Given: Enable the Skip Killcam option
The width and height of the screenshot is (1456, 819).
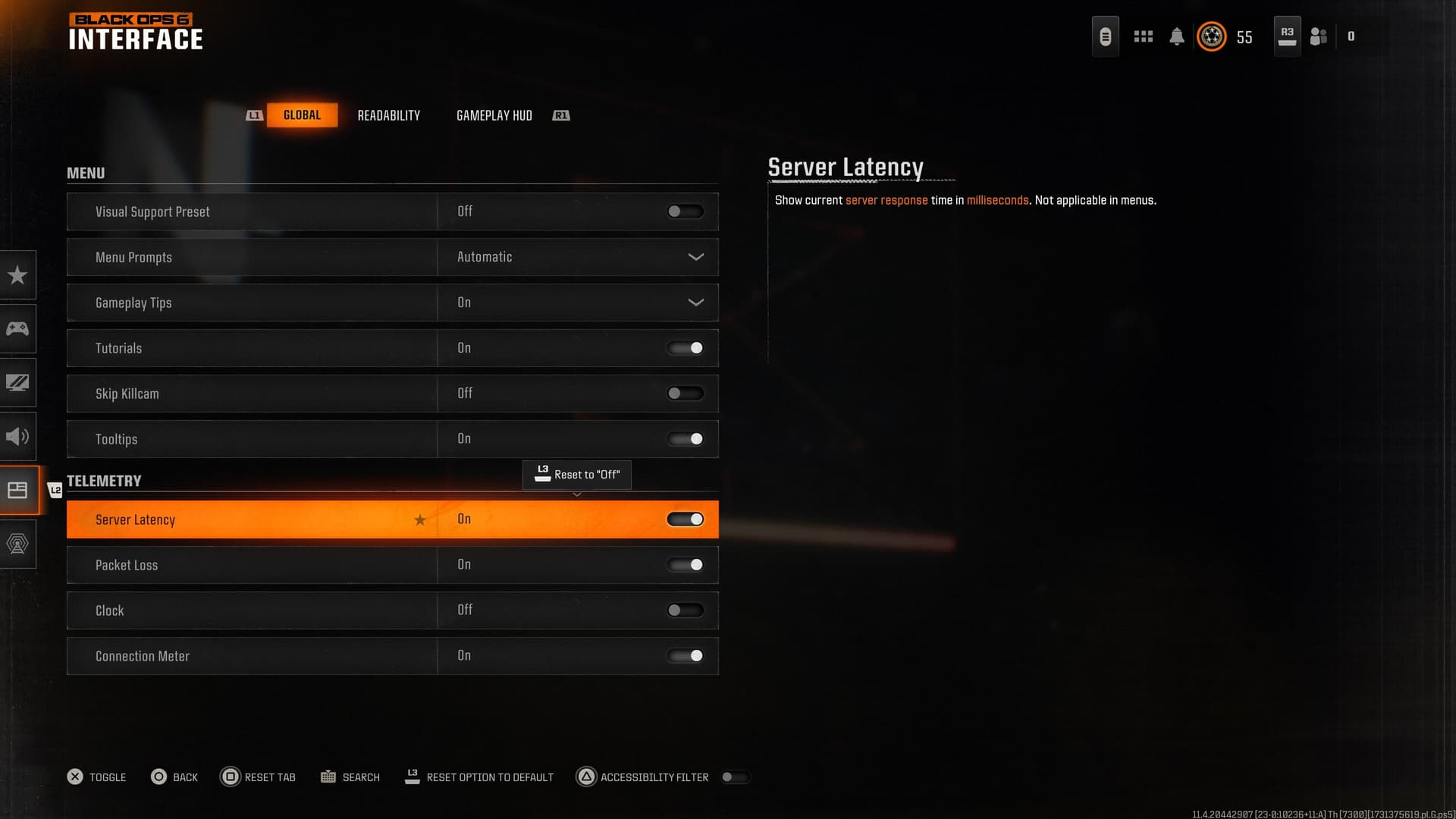Looking at the screenshot, I should pyautogui.click(x=685, y=393).
